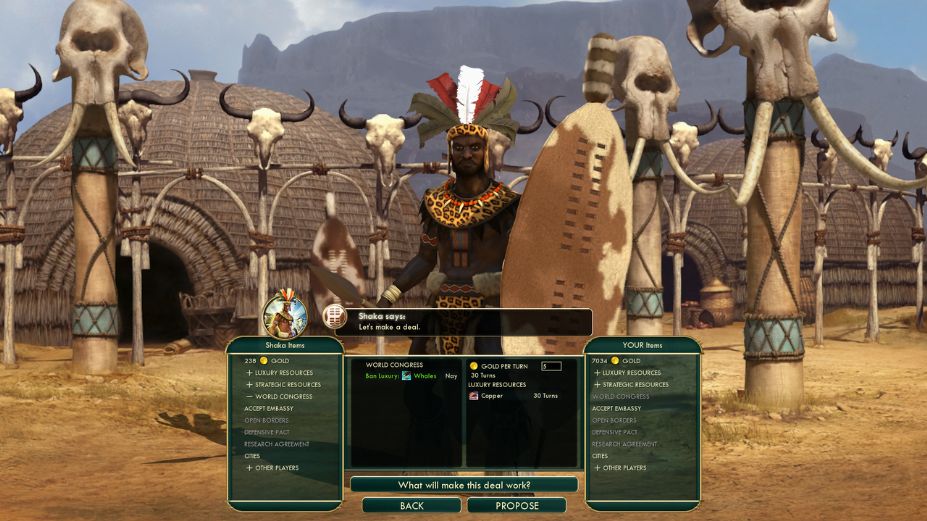Expand Shaka's Luxury Resources list
The height and width of the screenshot is (521, 927).
tap(282, 372)
